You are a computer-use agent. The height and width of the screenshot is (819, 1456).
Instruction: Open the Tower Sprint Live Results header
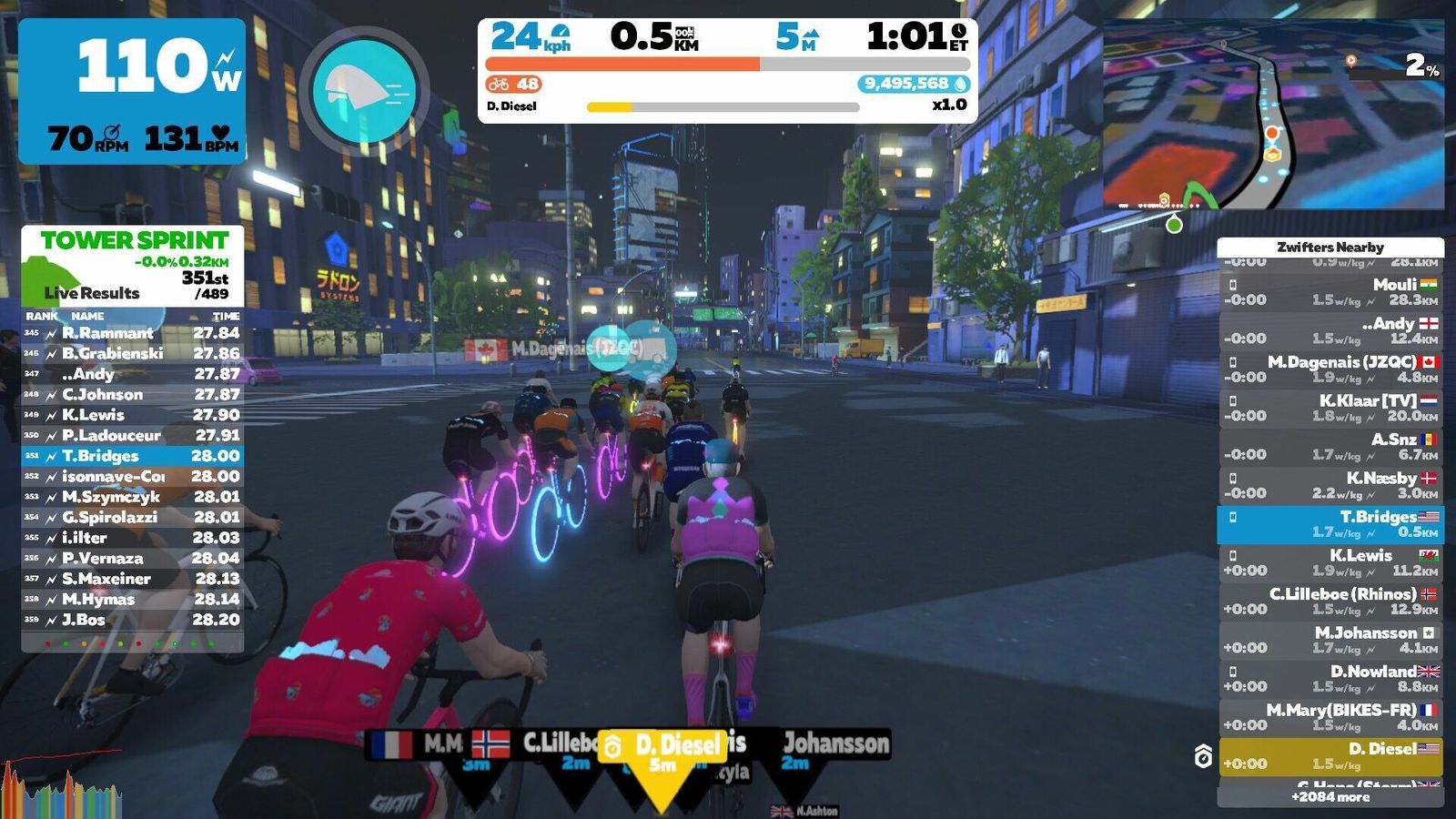click(133, 266)
